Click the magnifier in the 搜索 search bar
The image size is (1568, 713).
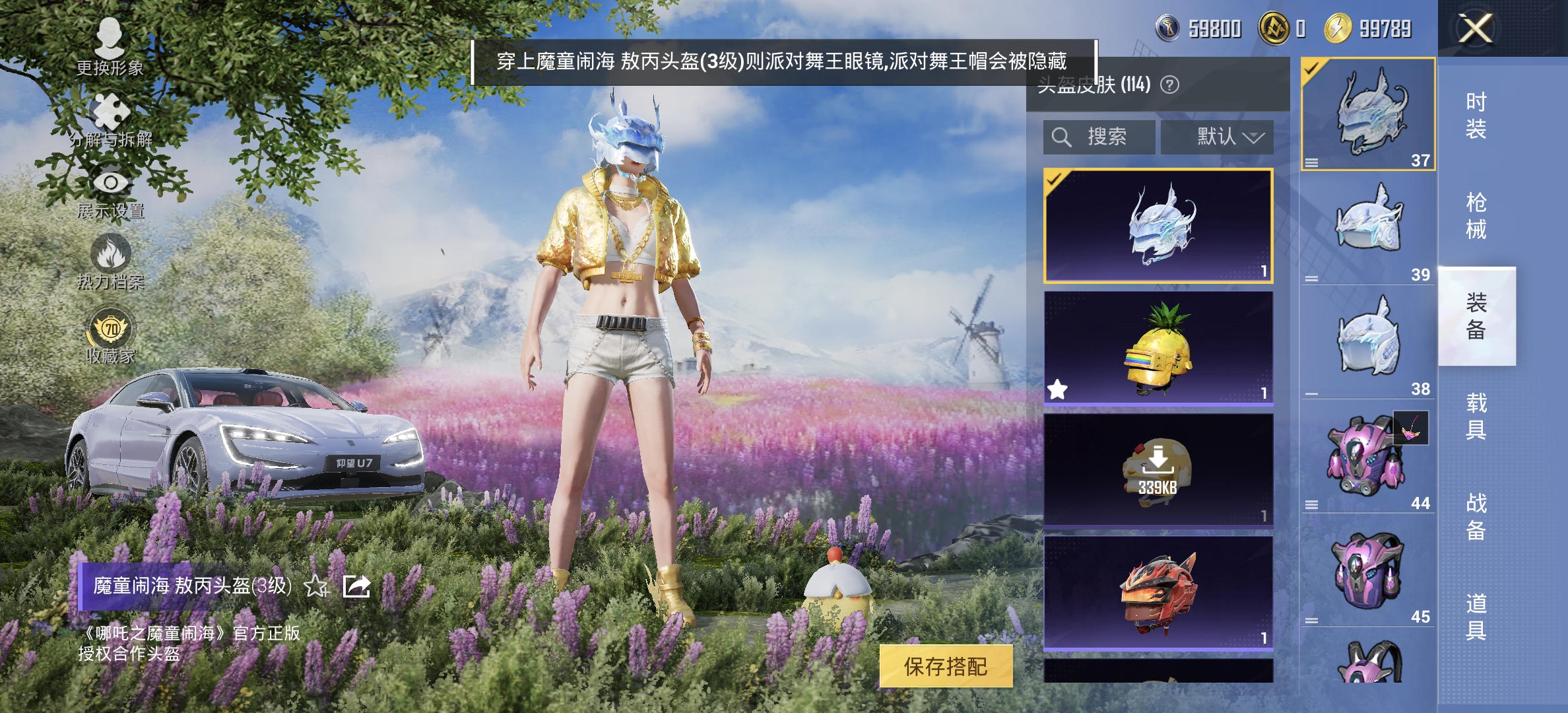coord(1062,137)
